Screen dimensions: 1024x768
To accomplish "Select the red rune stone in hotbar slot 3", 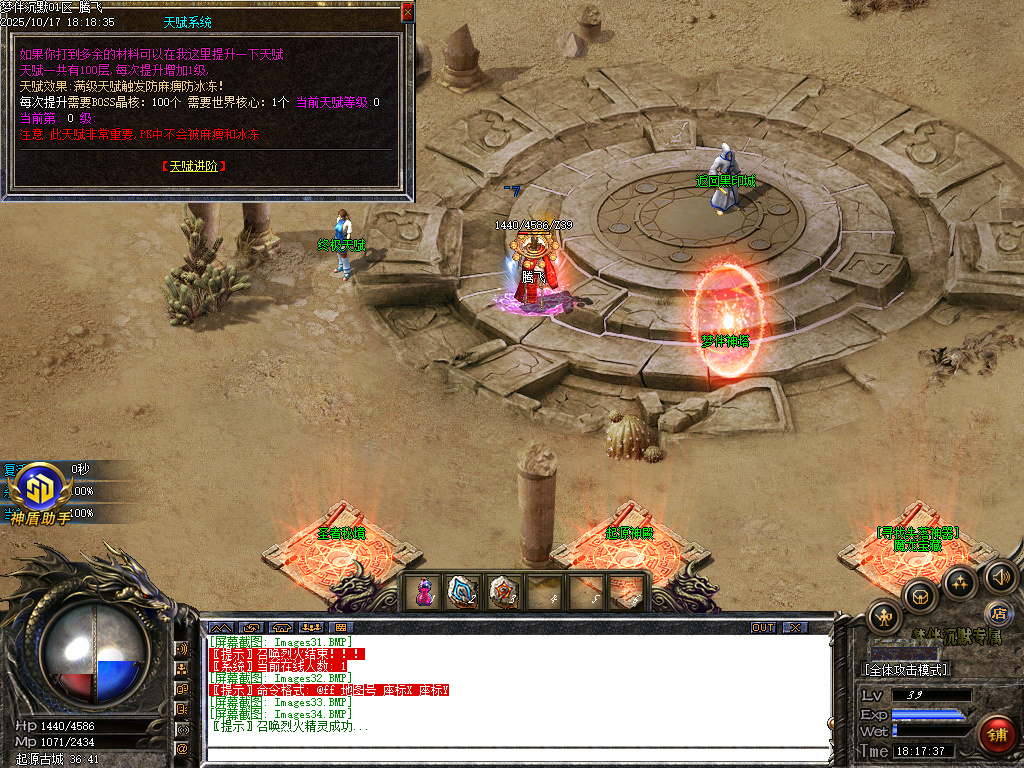I will 503,591.
